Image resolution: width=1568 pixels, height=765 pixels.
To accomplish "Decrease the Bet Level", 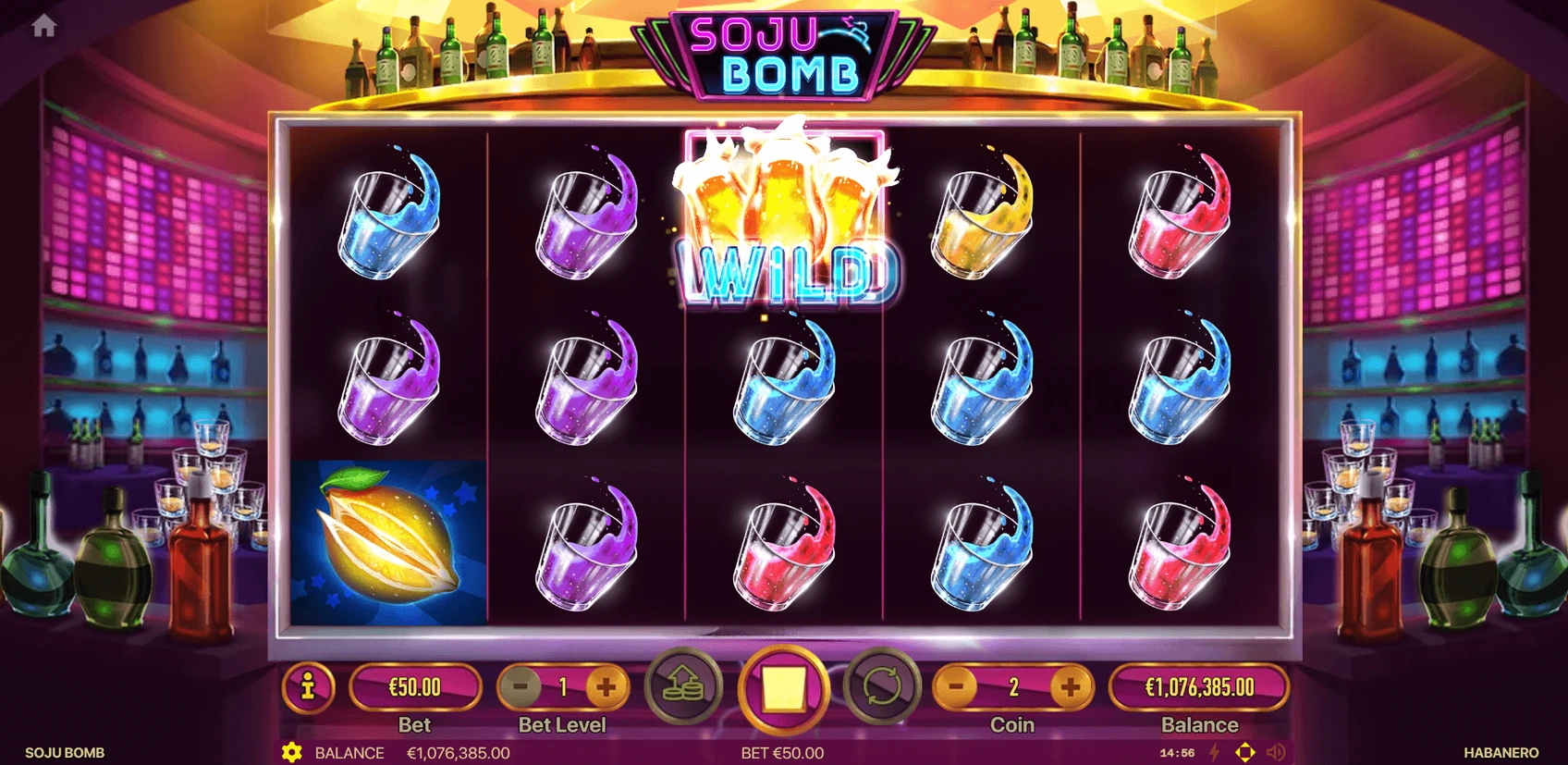I will (x=521, y=687).
